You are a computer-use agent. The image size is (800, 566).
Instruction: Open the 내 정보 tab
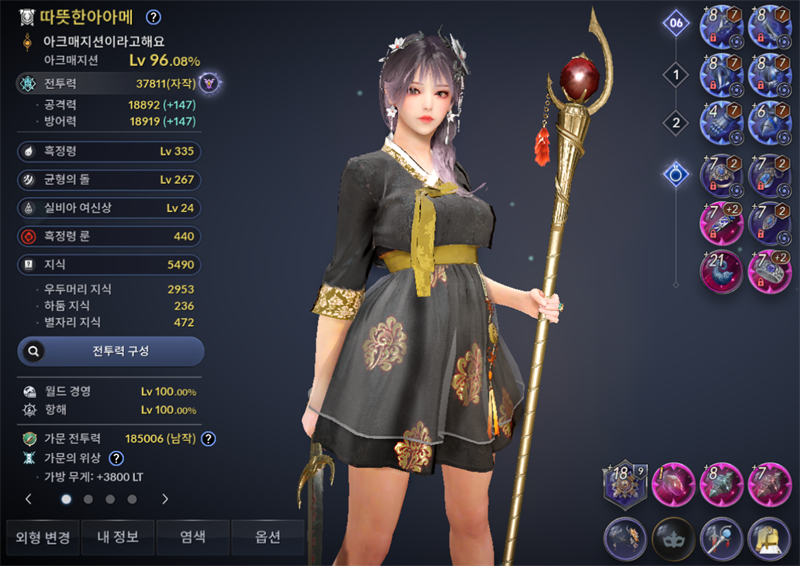point(117,538)
